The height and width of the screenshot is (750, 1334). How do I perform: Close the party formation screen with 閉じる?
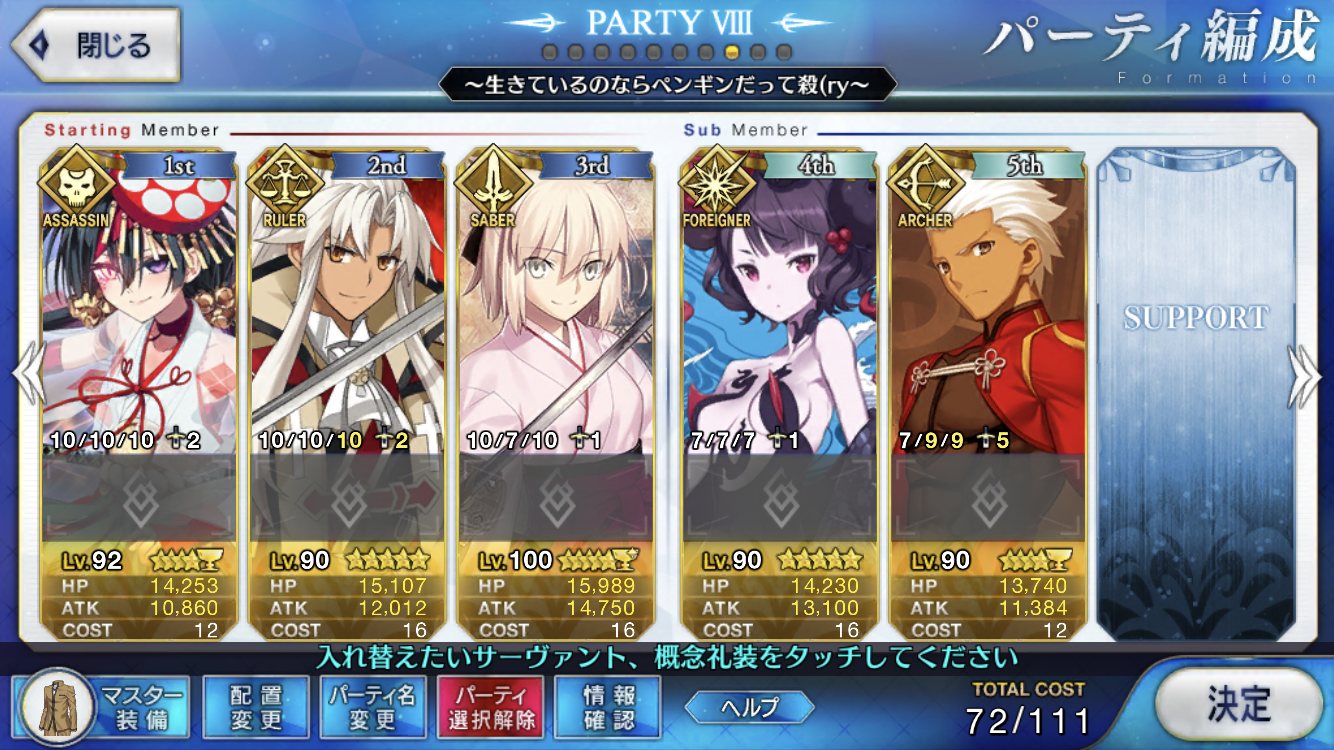click(x=95, y=45)
